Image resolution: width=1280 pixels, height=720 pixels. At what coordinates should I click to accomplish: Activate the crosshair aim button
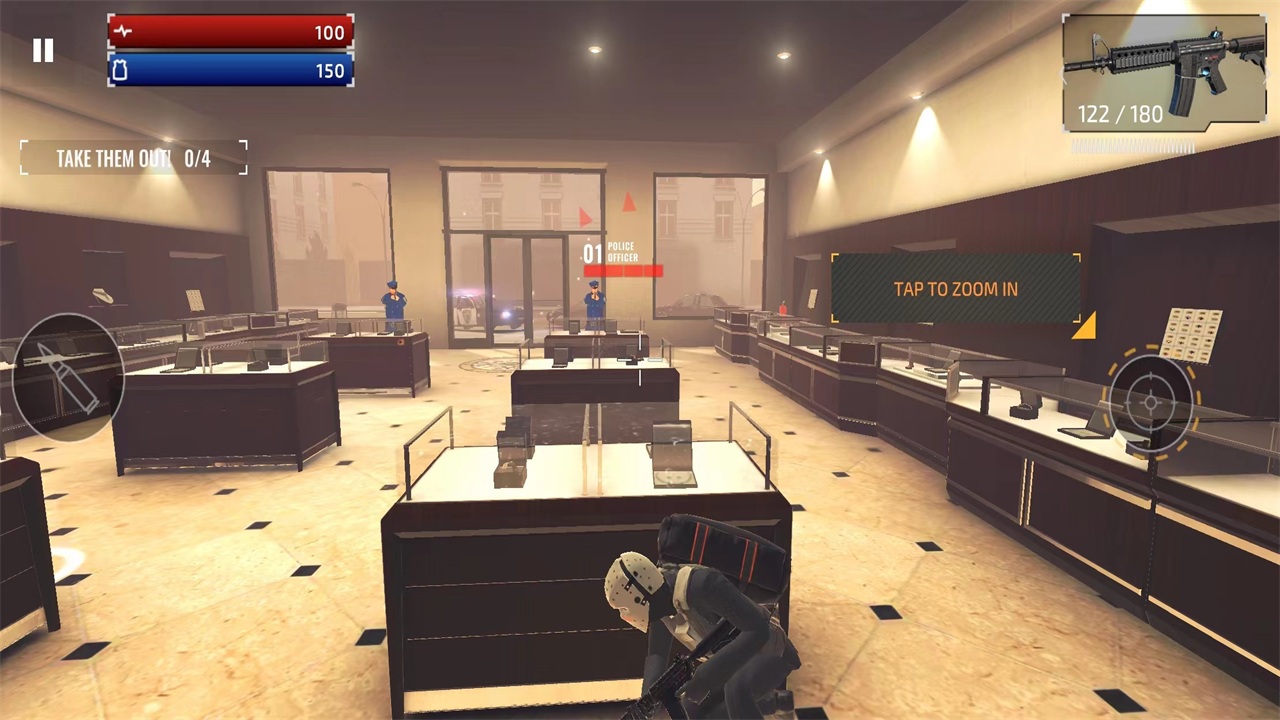point(1151,402)
